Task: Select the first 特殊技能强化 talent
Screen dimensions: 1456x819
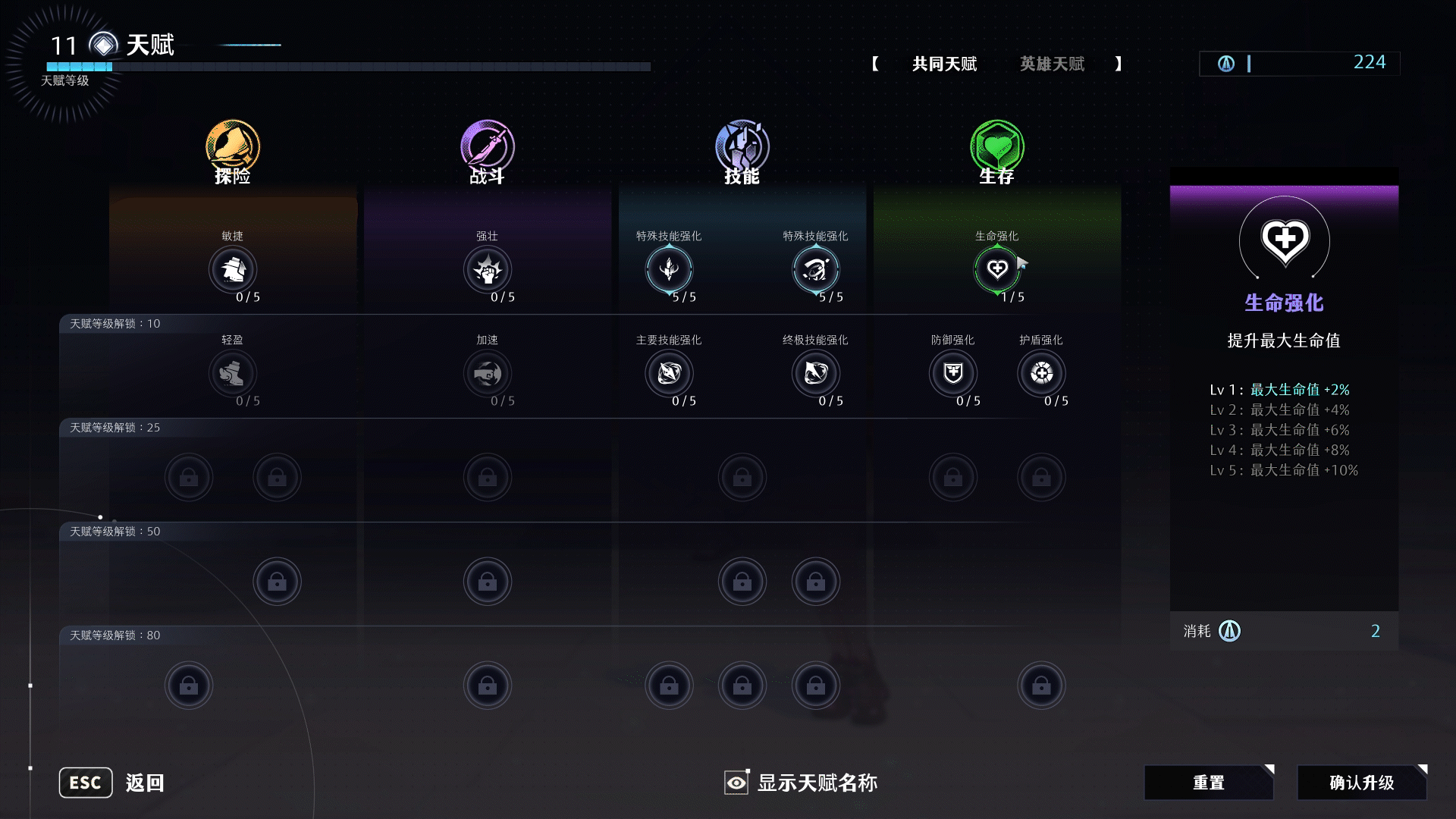Action: tap(669, 270)
